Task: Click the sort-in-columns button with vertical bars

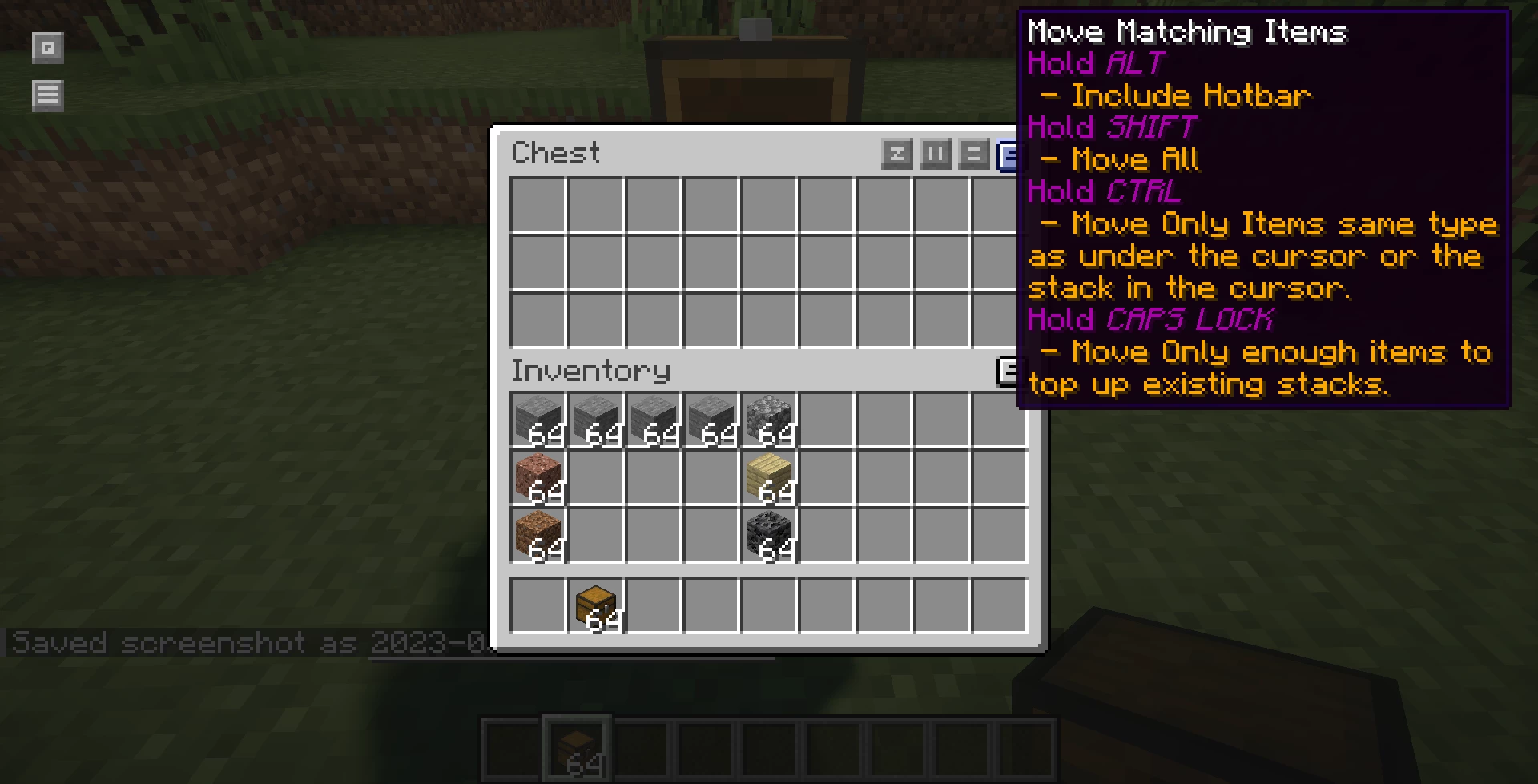Action: (x=935, y=154)
